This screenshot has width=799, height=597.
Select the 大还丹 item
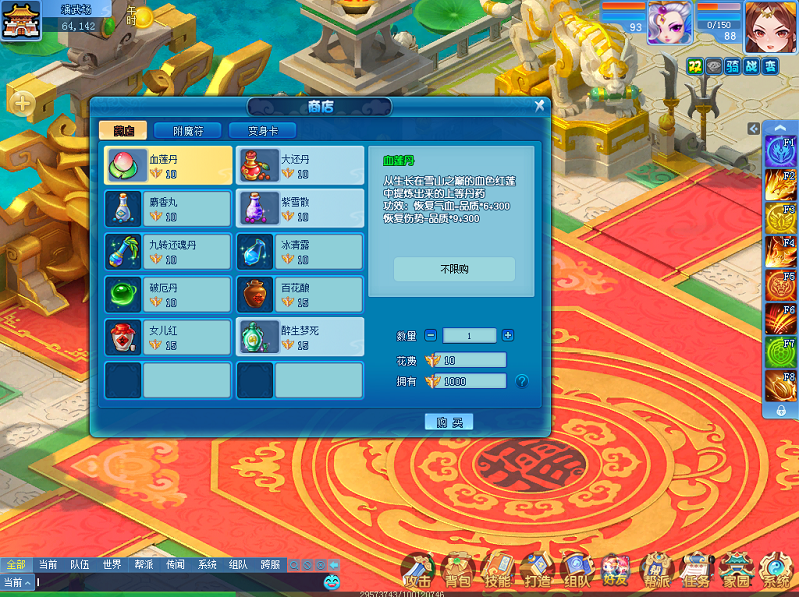pyautogui.click(x=300, y=165)
